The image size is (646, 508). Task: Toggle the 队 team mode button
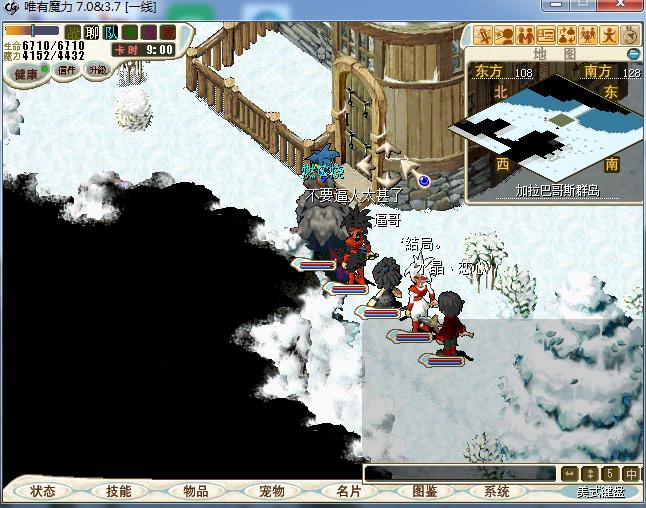coord(110,33)
